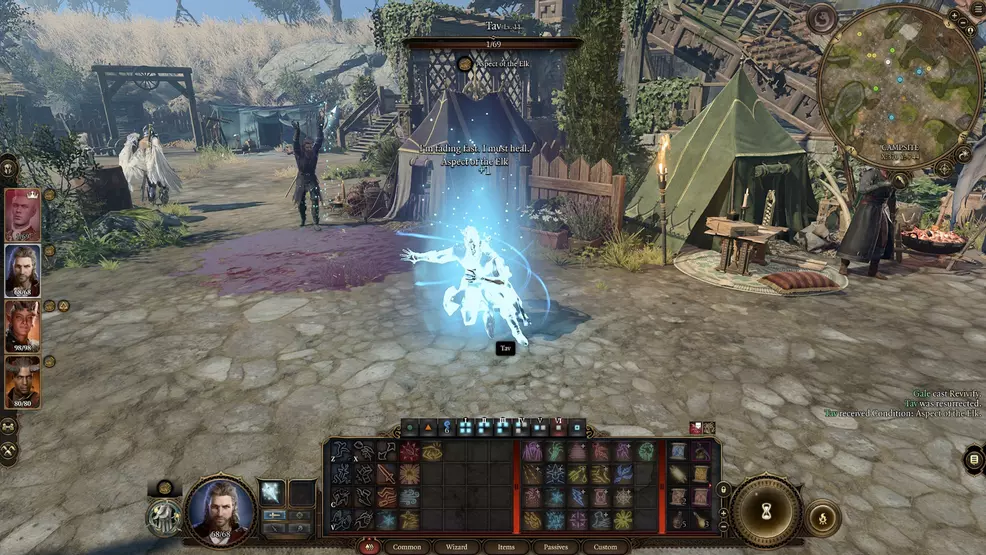Image resolution: width=986 pixels, height=555 pixels.
Task: Click the swirl emblem beside the minimap
Action: click(x=822, y=19)
